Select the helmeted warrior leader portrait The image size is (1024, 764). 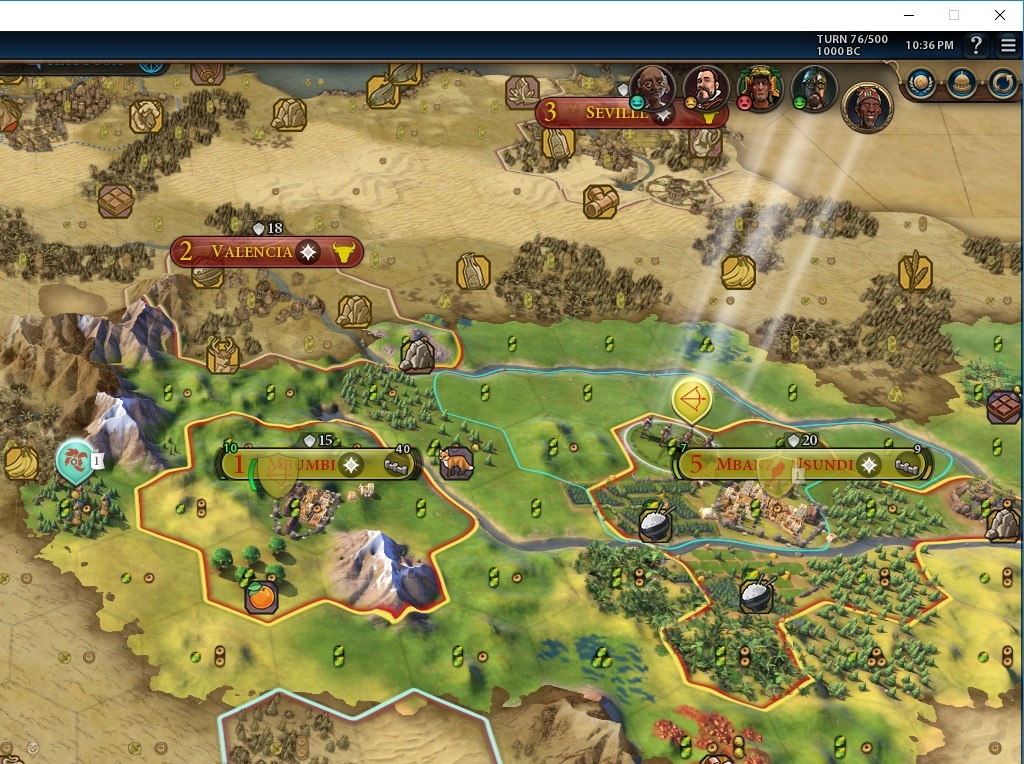pyautogui.click(x=814, y=87)
